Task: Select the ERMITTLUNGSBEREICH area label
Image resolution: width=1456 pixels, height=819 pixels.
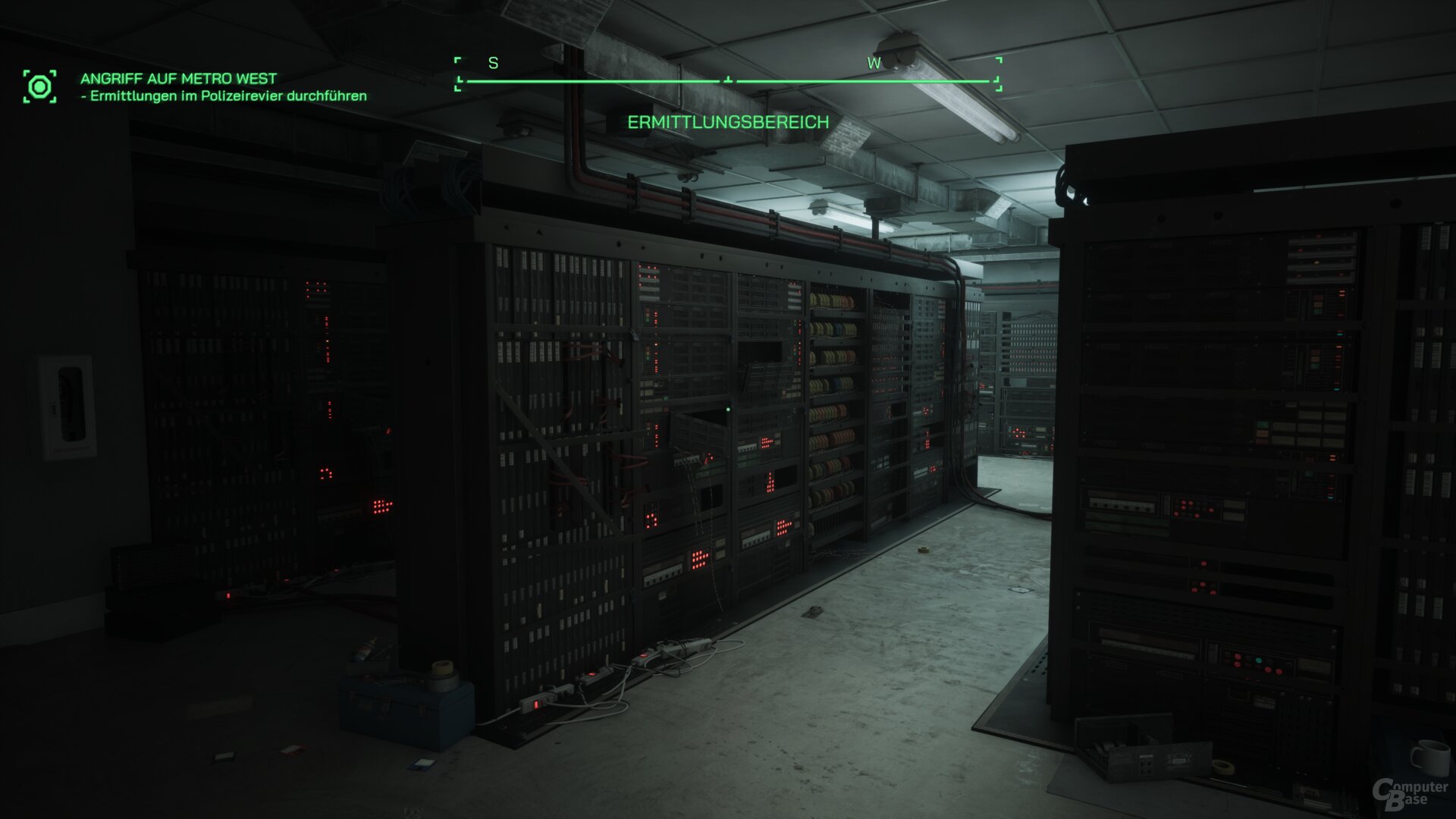Action: pos(727,121)
